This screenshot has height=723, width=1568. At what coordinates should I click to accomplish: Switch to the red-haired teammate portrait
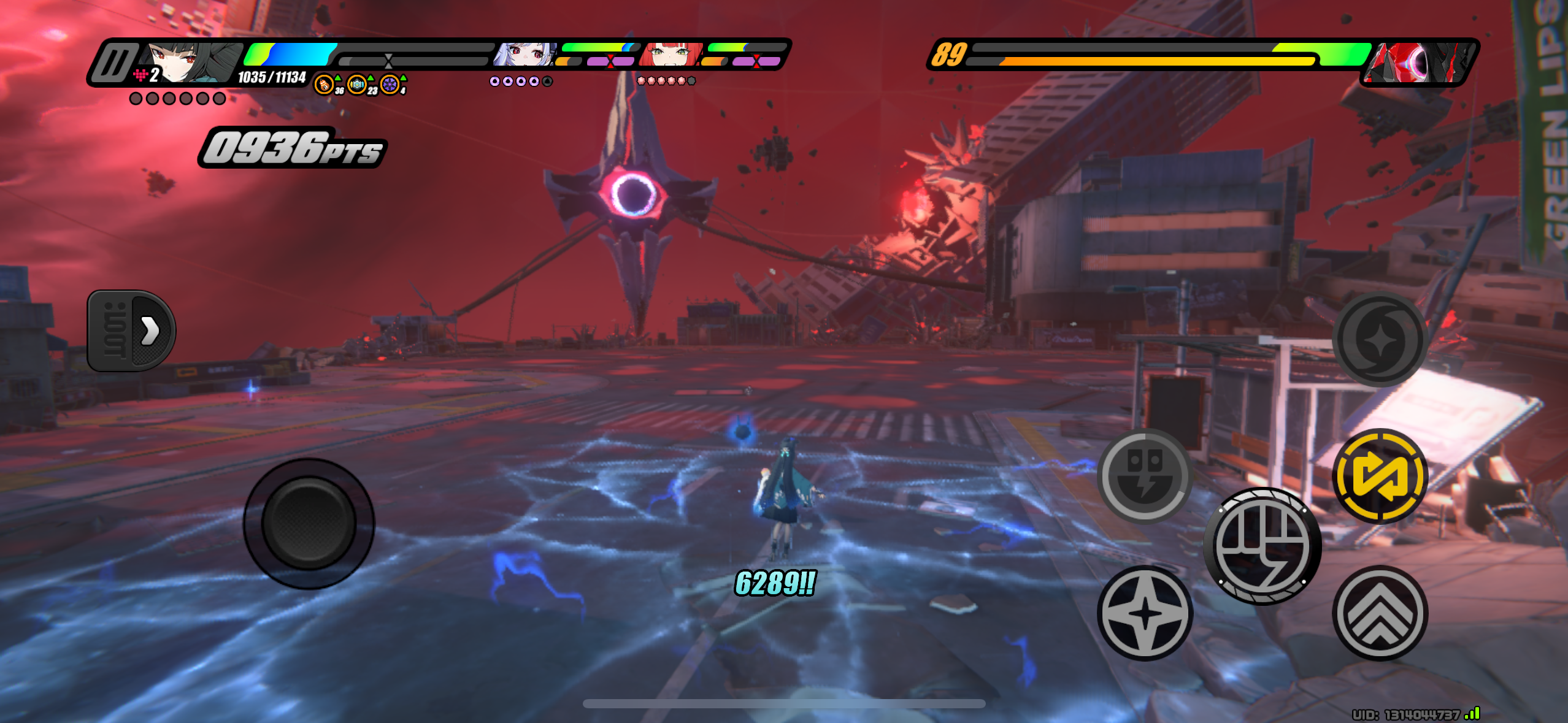click(671, 55)
